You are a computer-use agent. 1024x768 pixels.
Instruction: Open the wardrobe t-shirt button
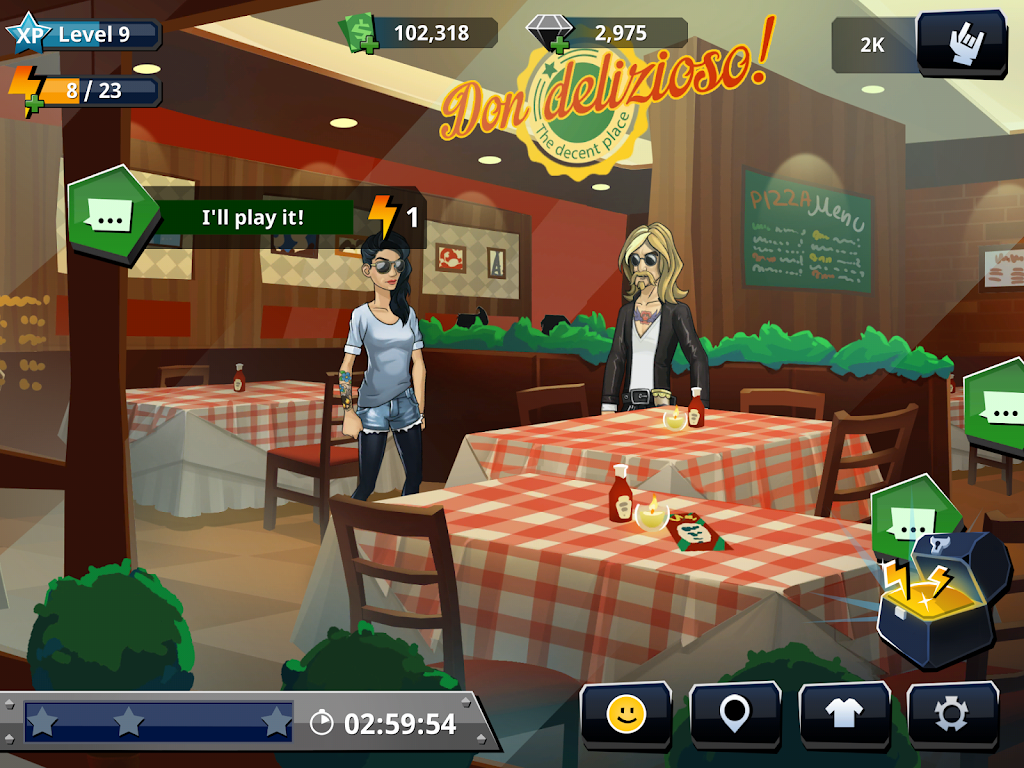coord(844,714)
